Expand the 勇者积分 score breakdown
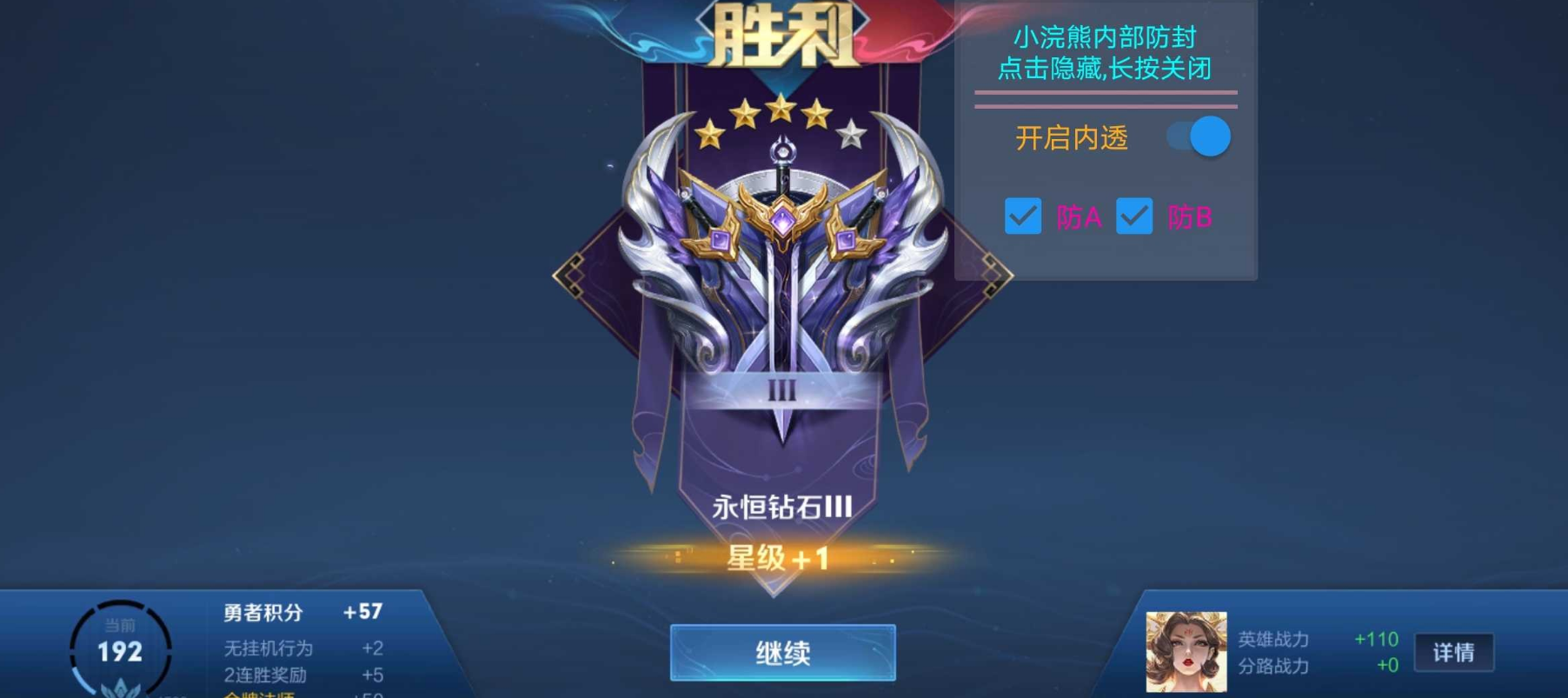 pos(261,613)
